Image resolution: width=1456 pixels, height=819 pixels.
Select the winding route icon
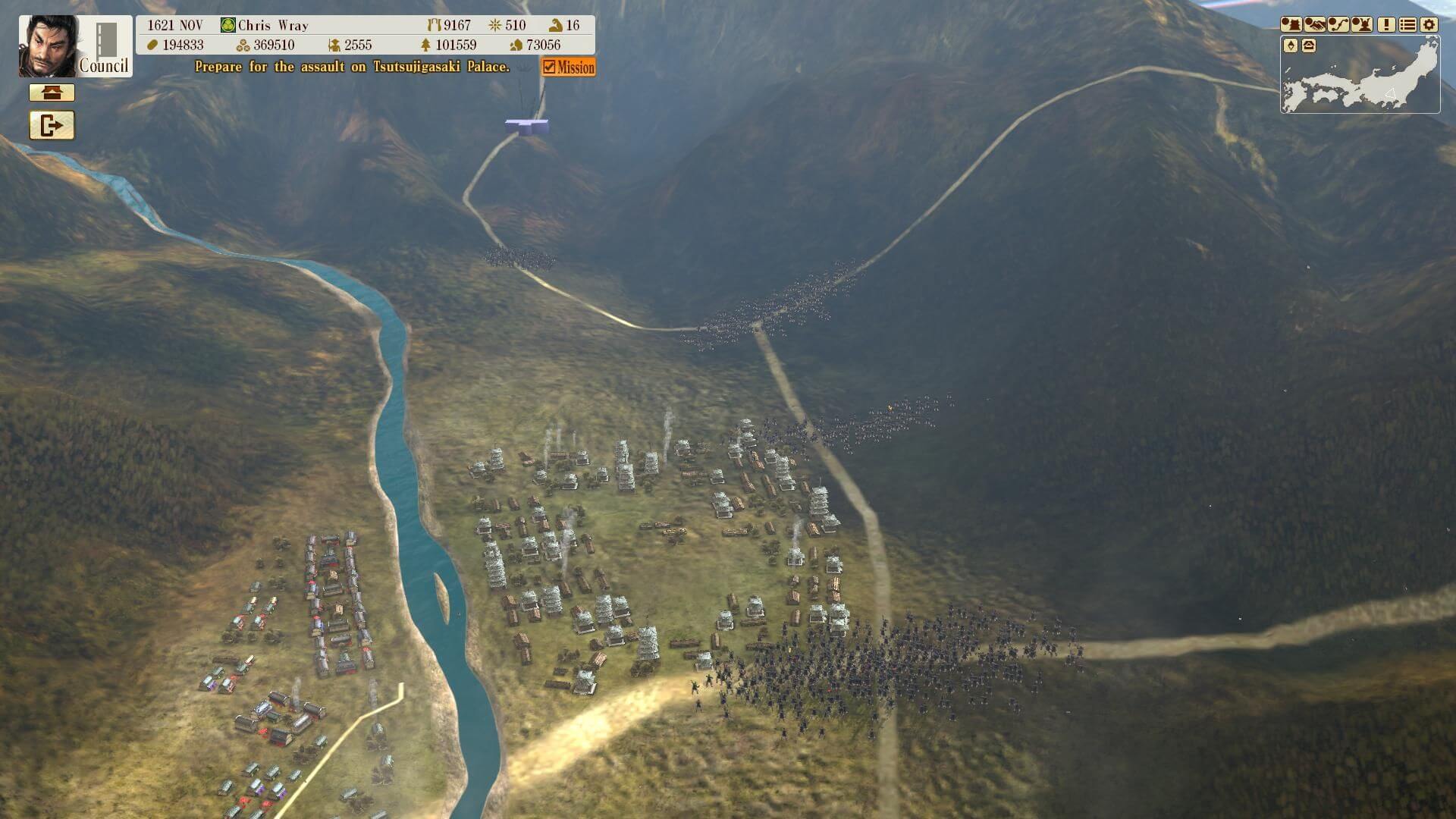(1338, 24)
